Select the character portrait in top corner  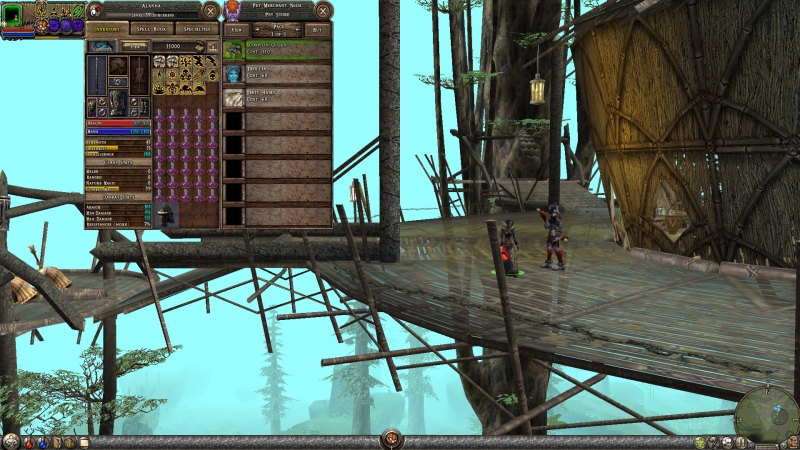12,14
